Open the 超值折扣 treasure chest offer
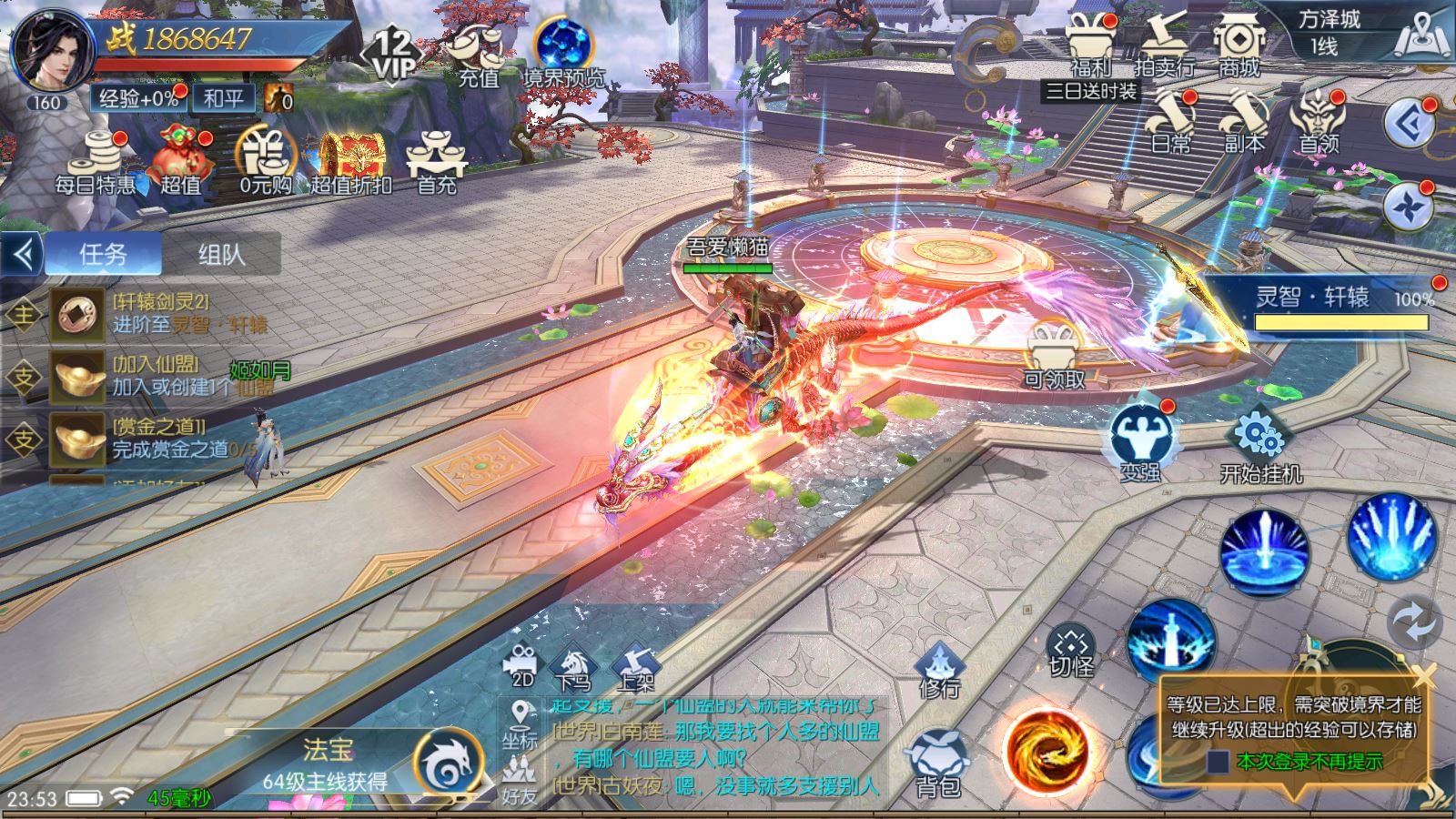 tap(350, 164)
